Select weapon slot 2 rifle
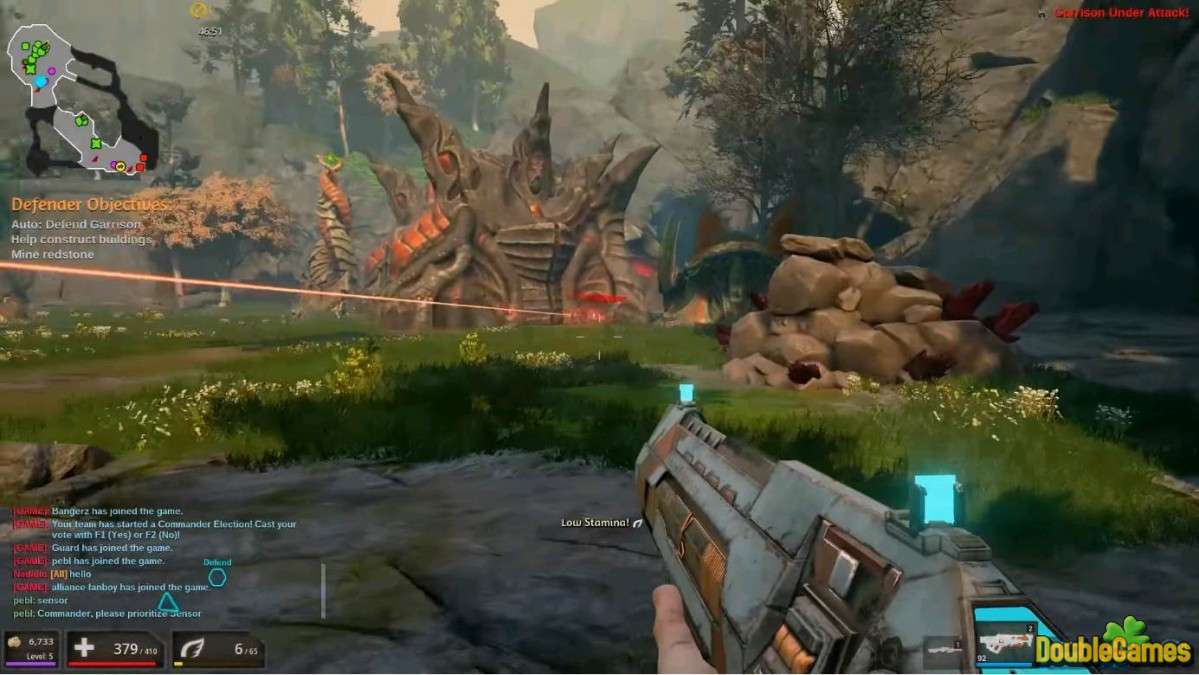 (x=1003, y=642)
